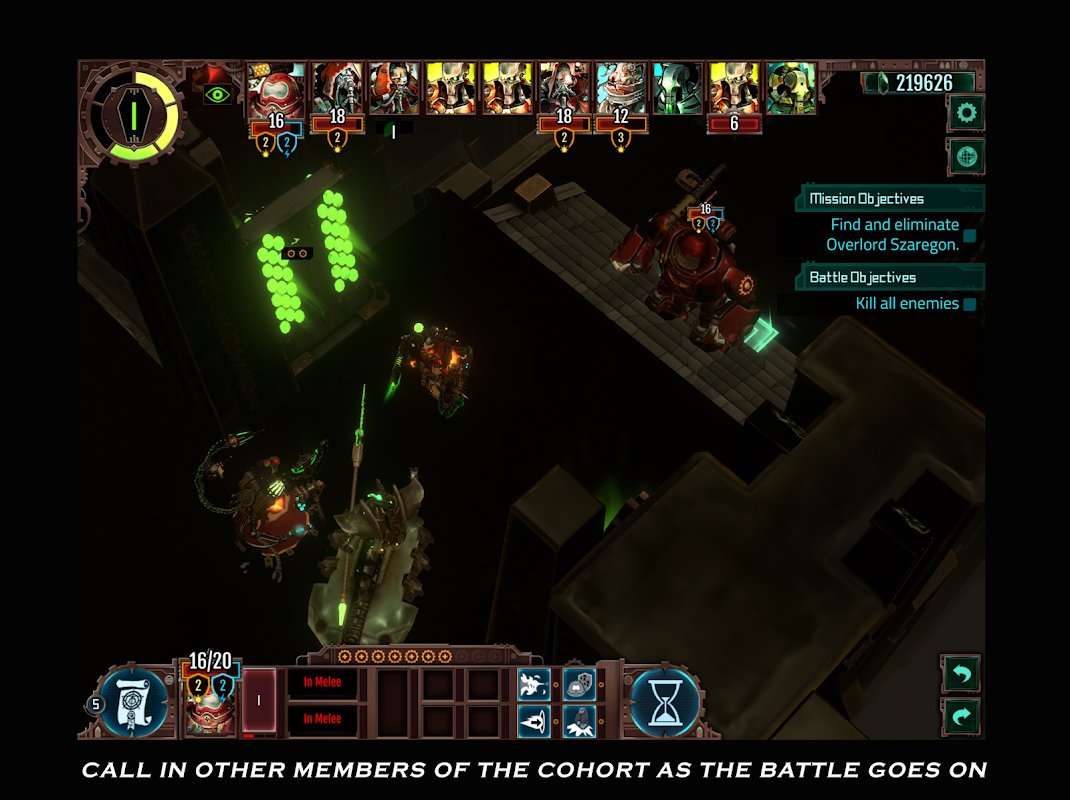The width and height of the screenshot is (1070, 800).
Task: Expand the Mission Objectives header
Action: click(x=890, y=198)
